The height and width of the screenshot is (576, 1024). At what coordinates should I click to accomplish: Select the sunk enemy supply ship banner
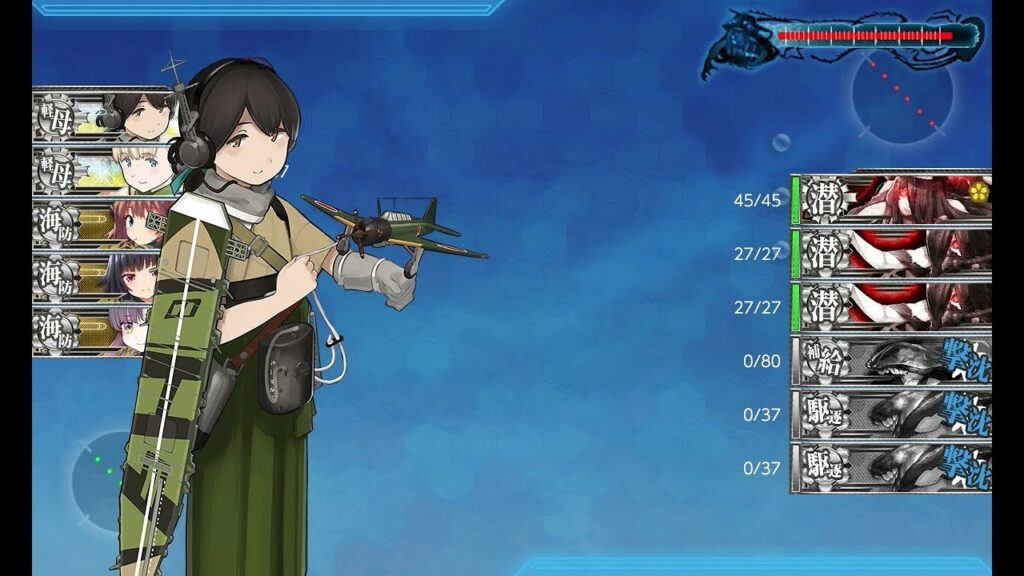pos(891,361)
